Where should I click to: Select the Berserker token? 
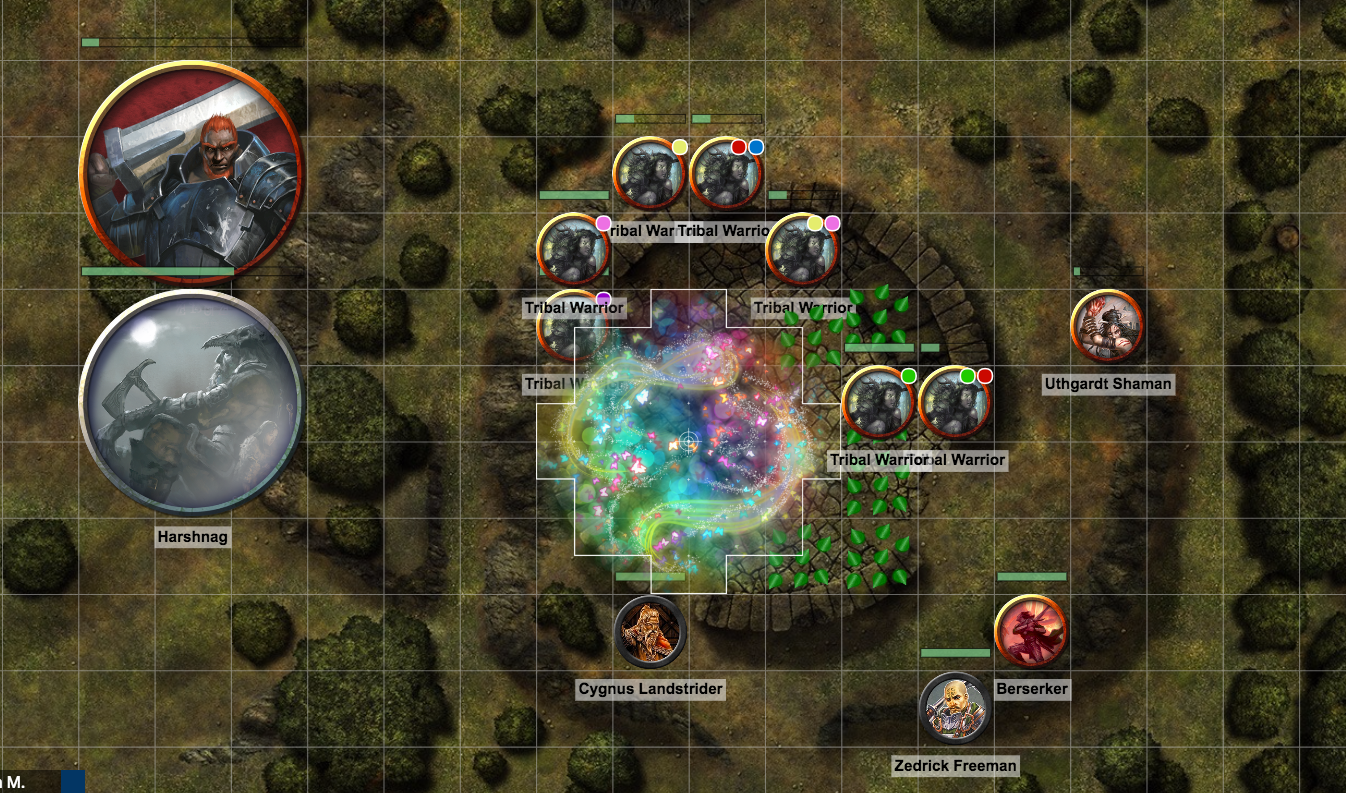tap(1030, 631)
